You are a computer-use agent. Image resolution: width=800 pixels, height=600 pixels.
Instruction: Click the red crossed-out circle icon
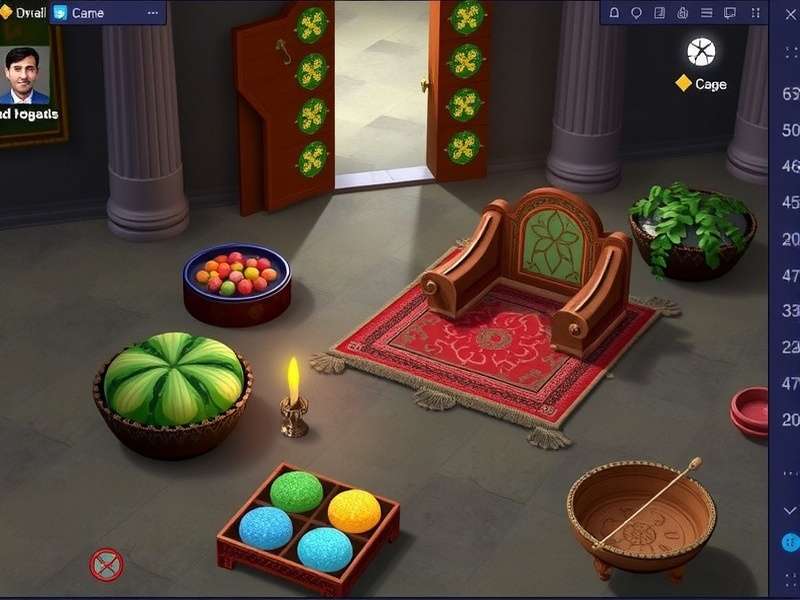coord(106,565)
